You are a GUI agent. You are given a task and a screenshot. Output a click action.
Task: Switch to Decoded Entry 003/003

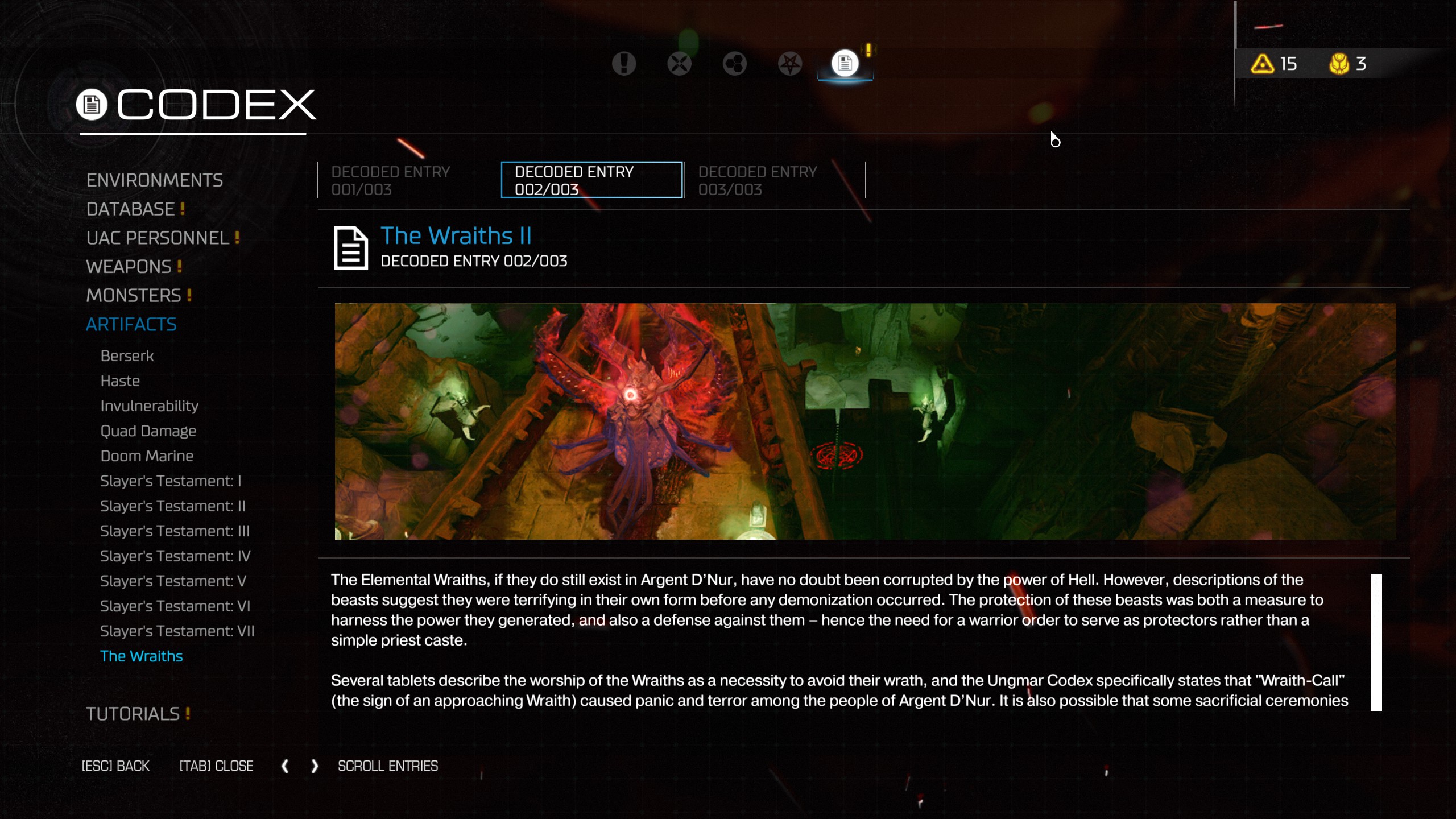773,180
